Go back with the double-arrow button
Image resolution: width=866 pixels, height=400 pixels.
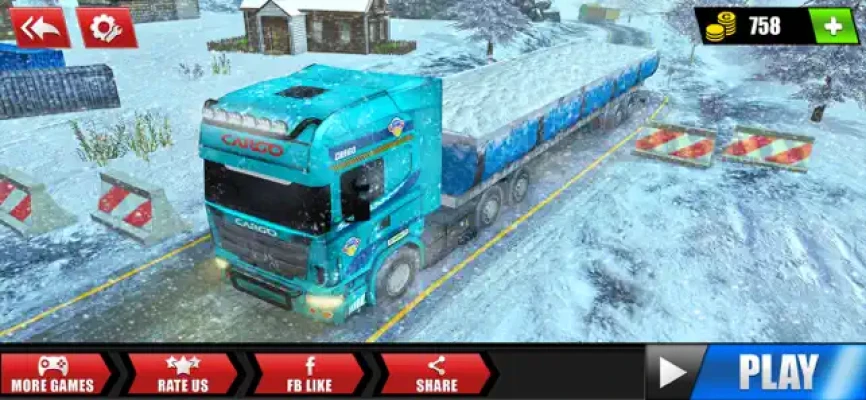point(41,27)
